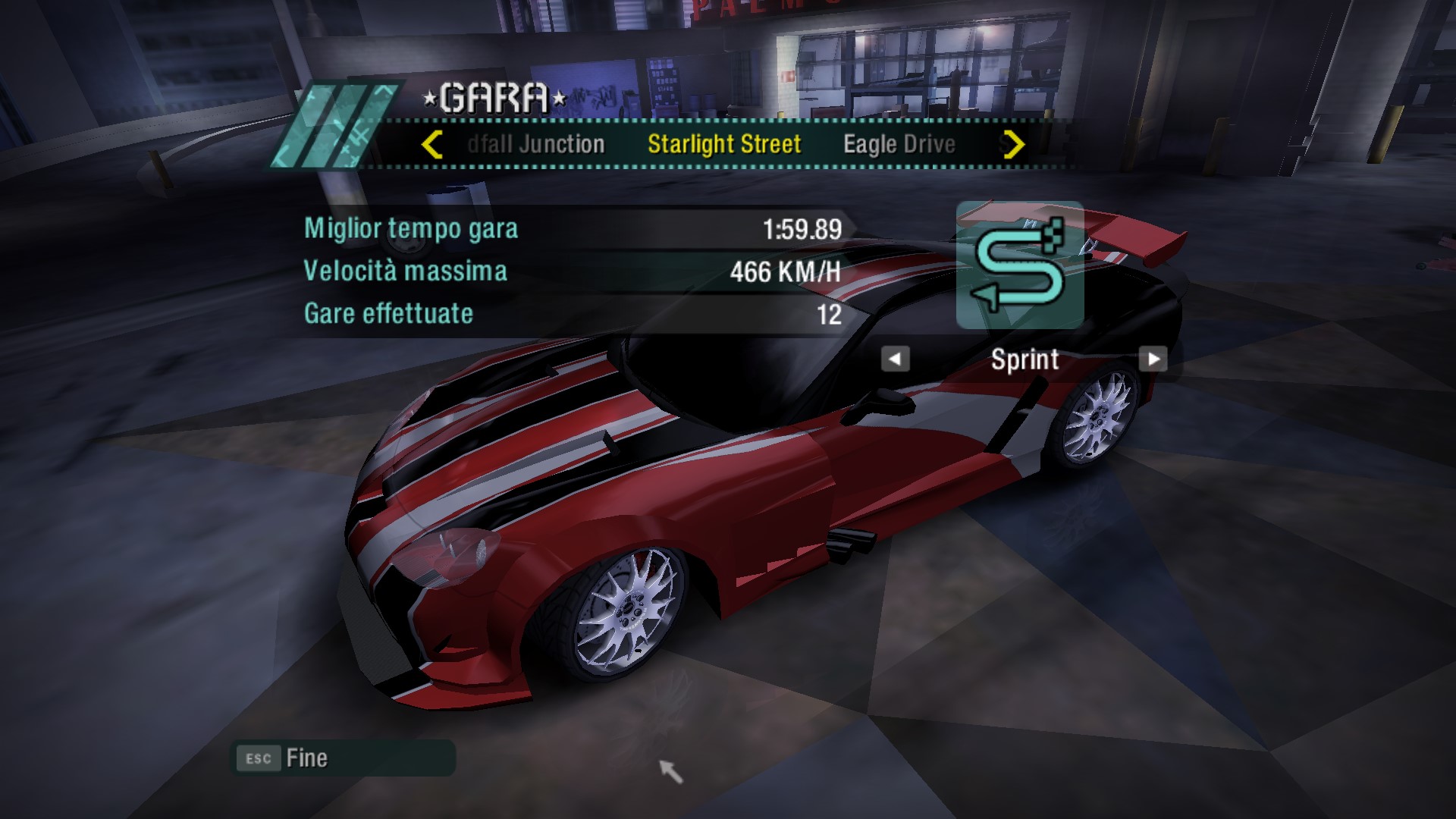Select the Starlight Street track tab
The height and width of the screenshot is (819, 1456).
click(x=723, y=144)
